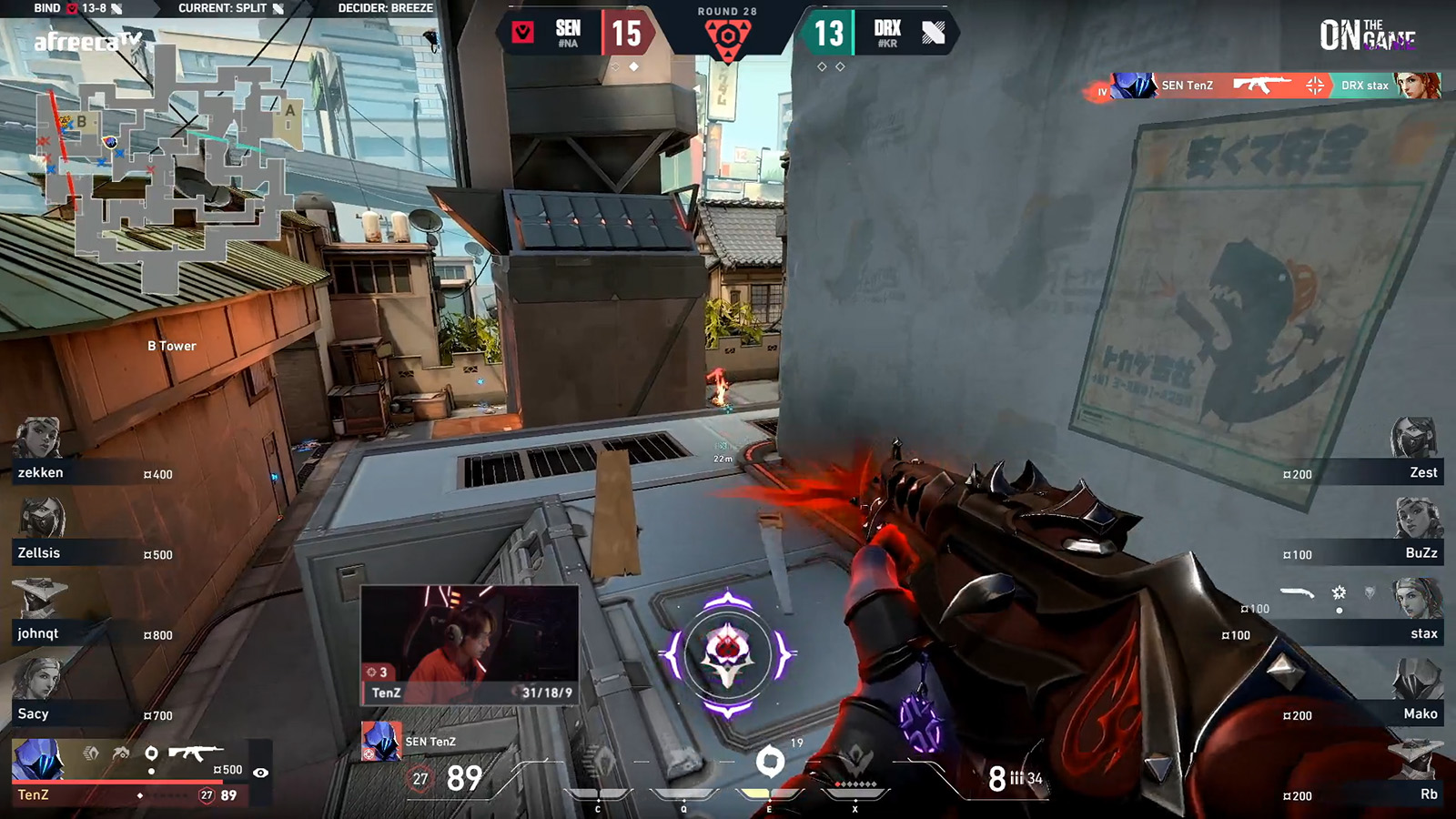Toggle the spectator eye icon next to TenZ's credits

coord(260,773)
